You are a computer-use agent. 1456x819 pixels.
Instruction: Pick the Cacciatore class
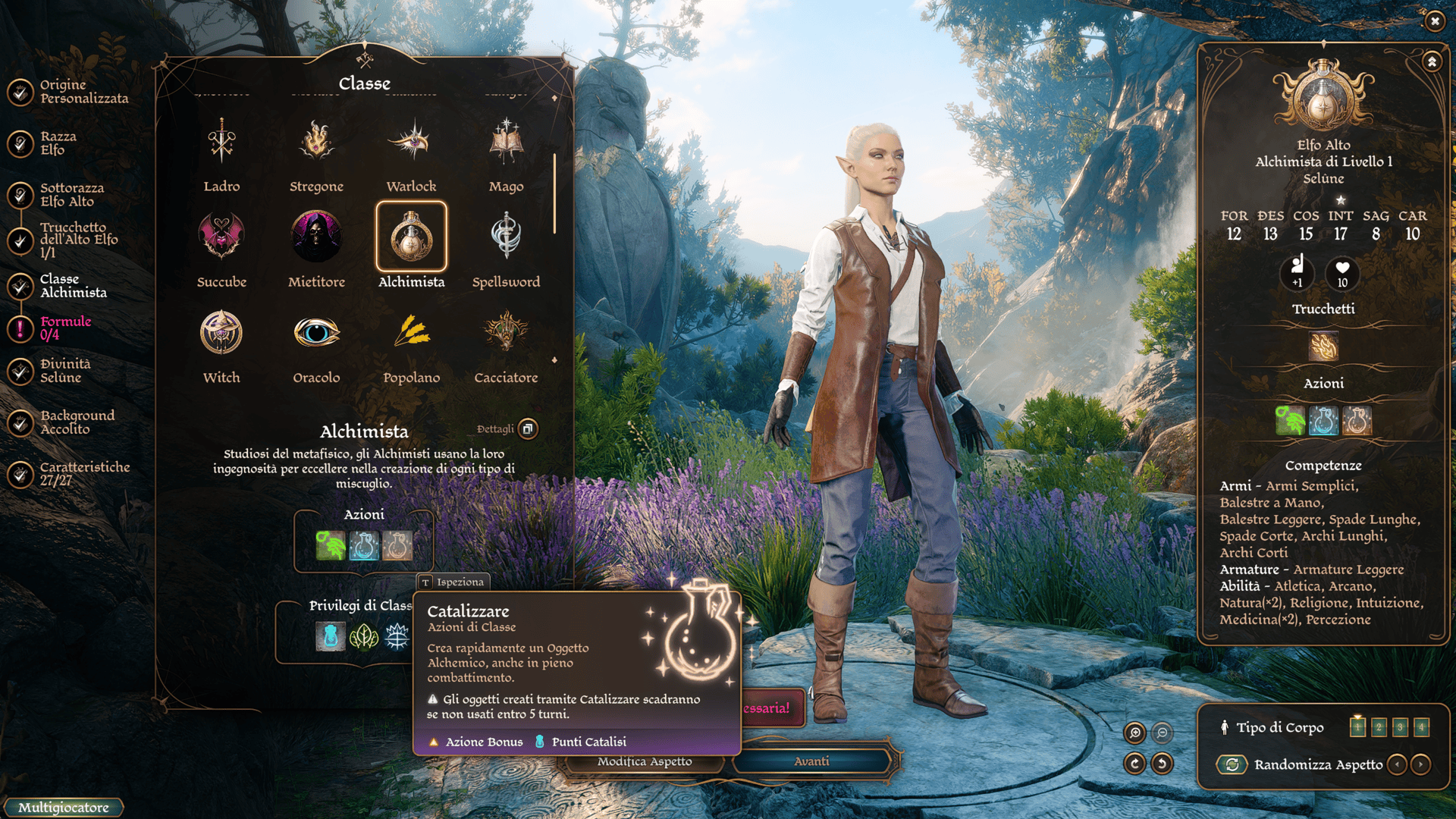[506, 332]
